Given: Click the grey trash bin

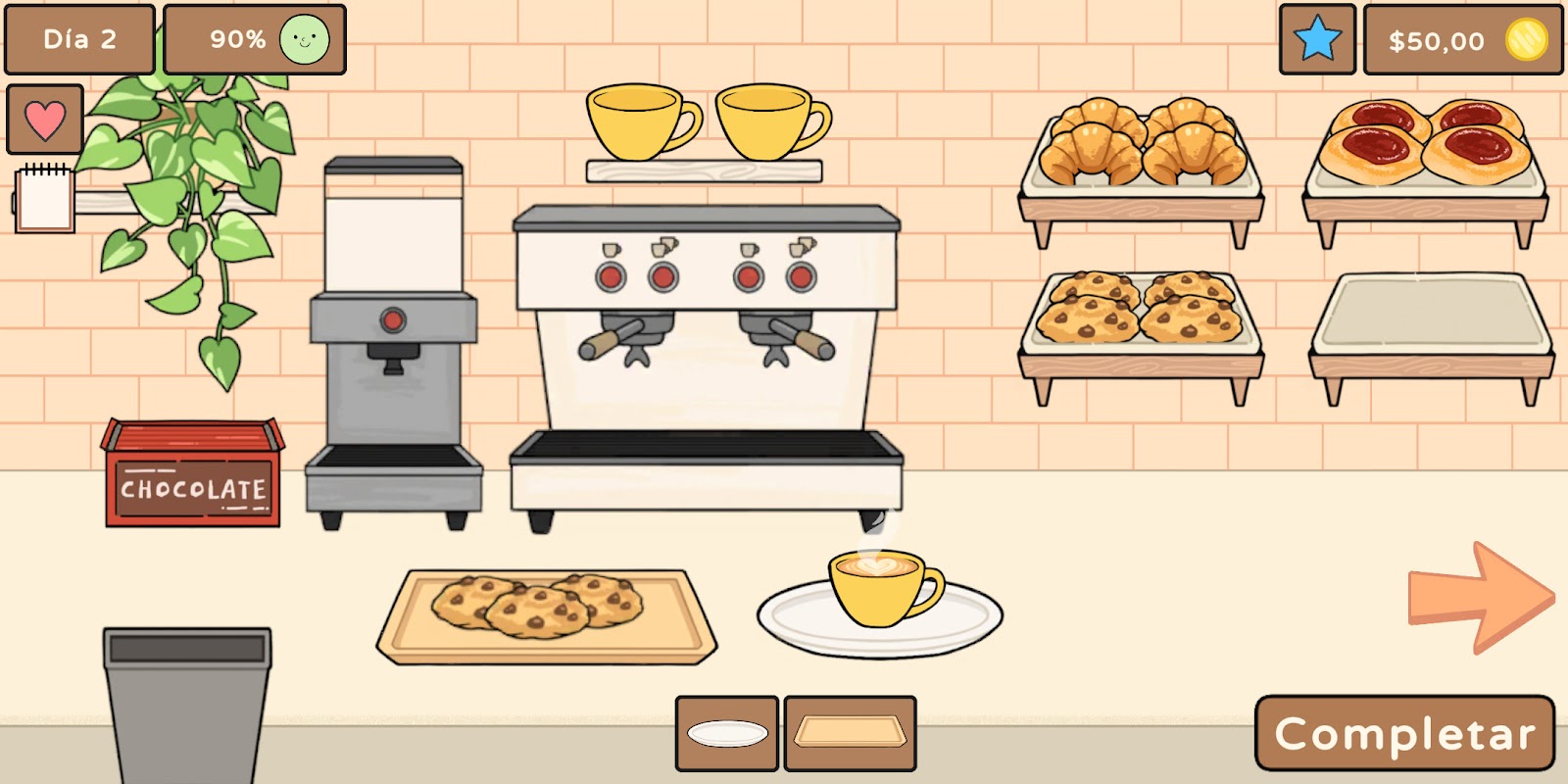Looking at the screenshot, I should coord(186,701).
